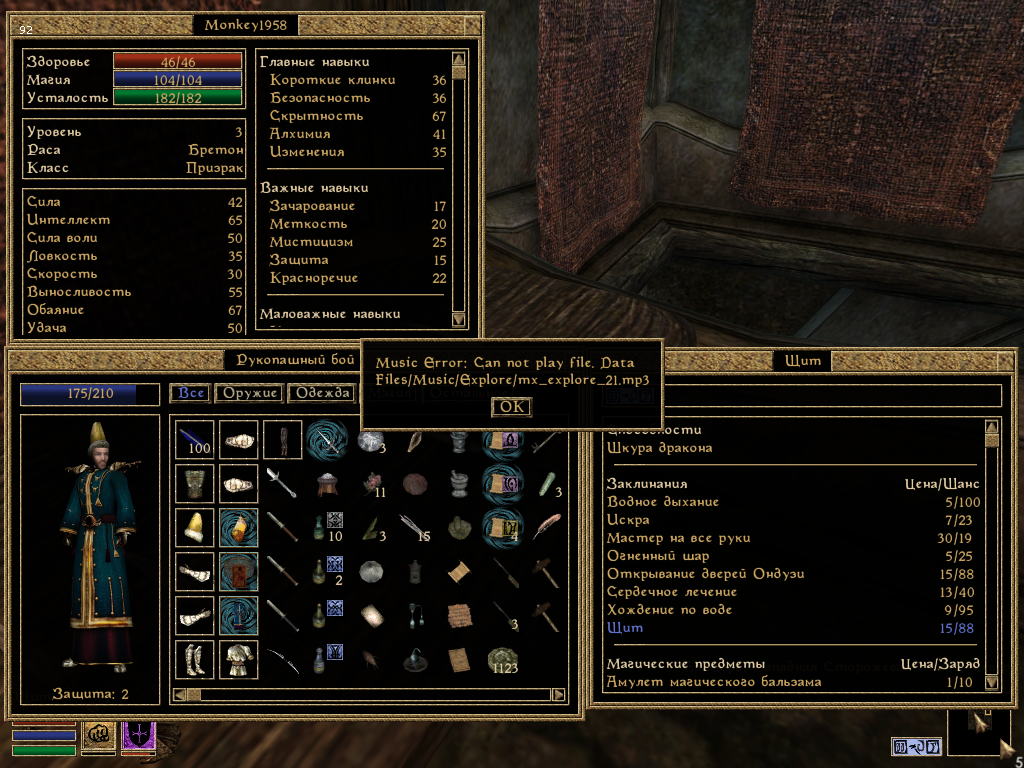This screenshot has height=768, width=1024.
Task: Filter inventory by Одежда
Action: [x=320, y=393]
